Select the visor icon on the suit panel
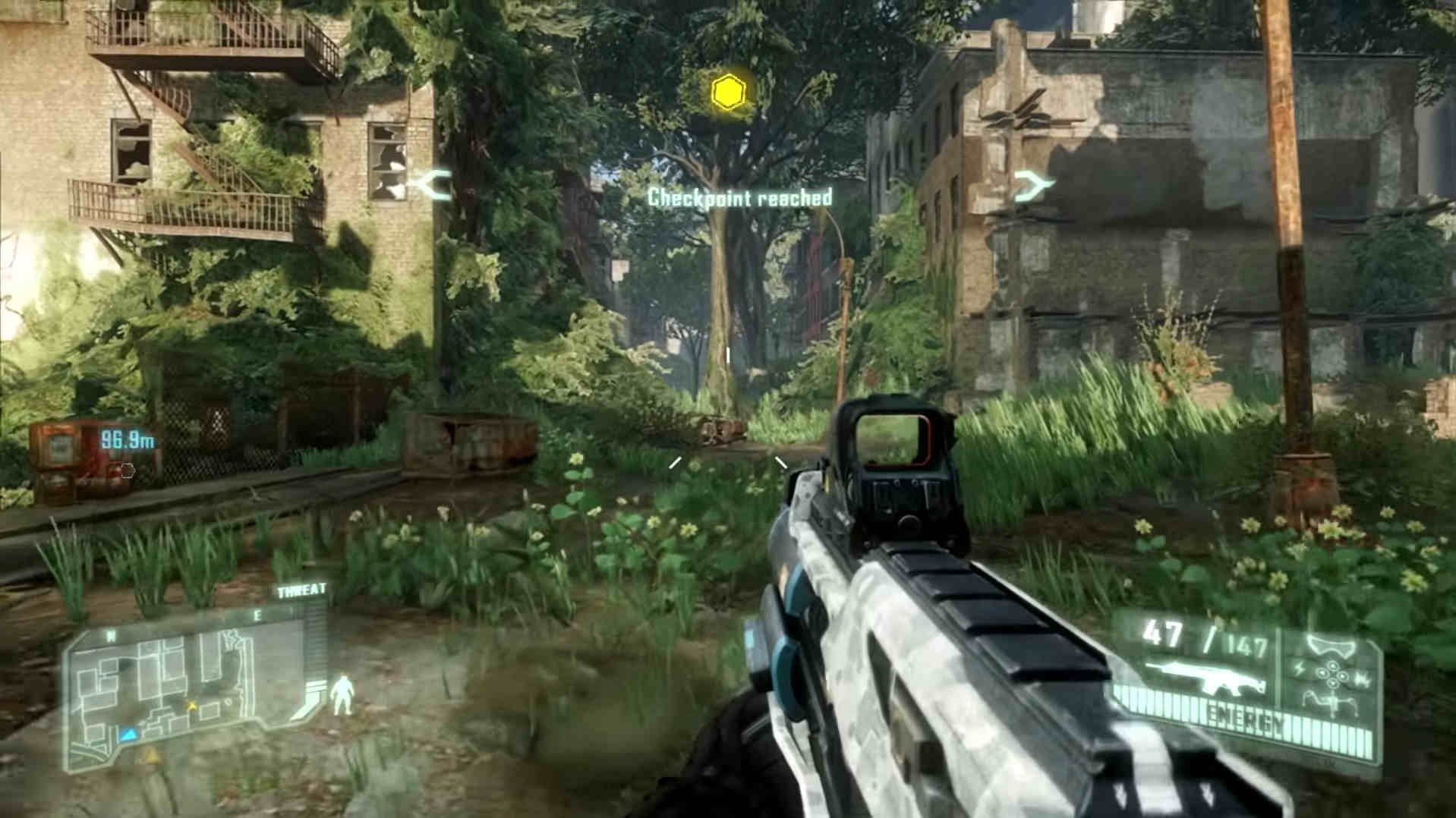 [x=1331, y=645]
